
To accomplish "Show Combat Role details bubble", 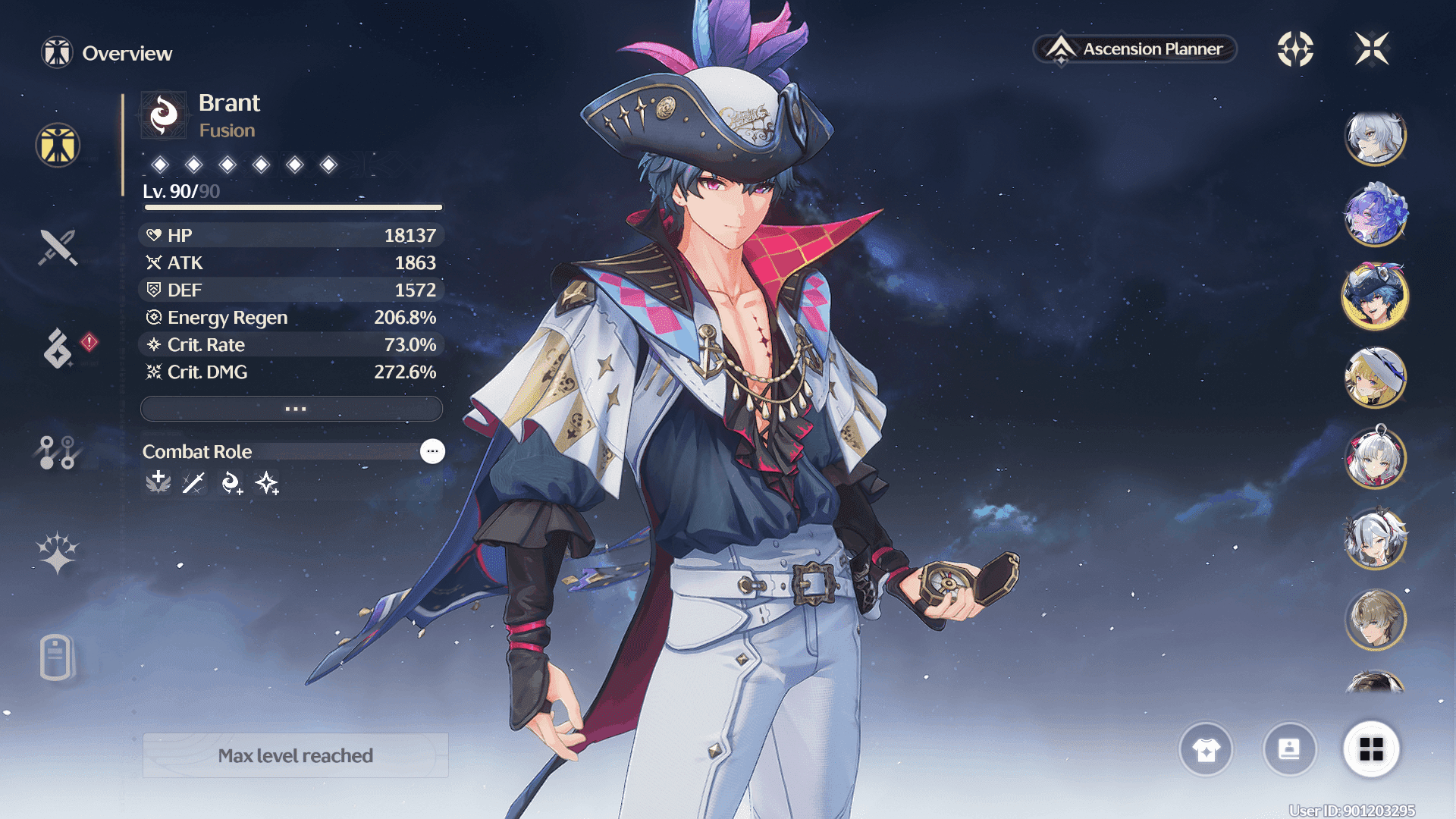I will (x=432, y=451).
